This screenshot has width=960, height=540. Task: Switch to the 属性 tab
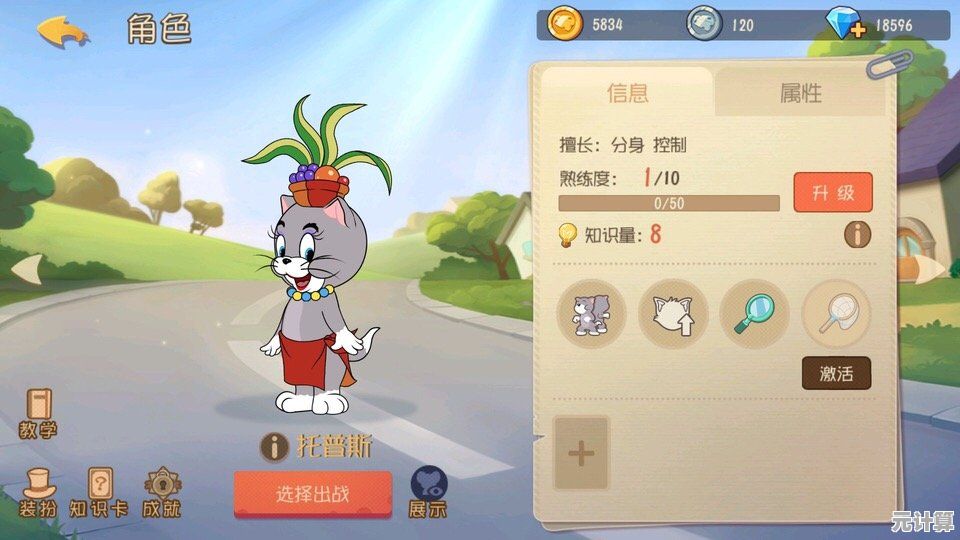click(x=800, y=93)
